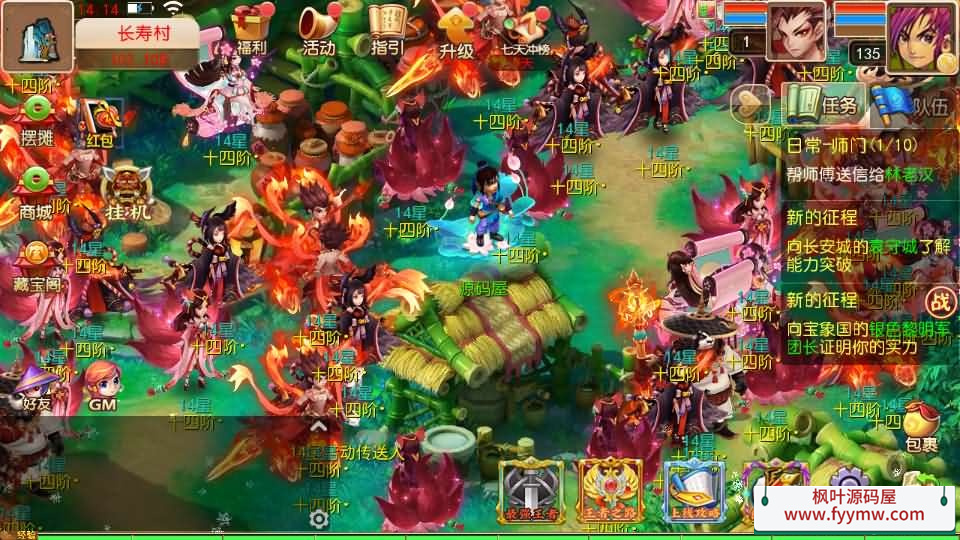
Task: Open the 最强王者 sword event icon
Action: [x=532, y=490]
